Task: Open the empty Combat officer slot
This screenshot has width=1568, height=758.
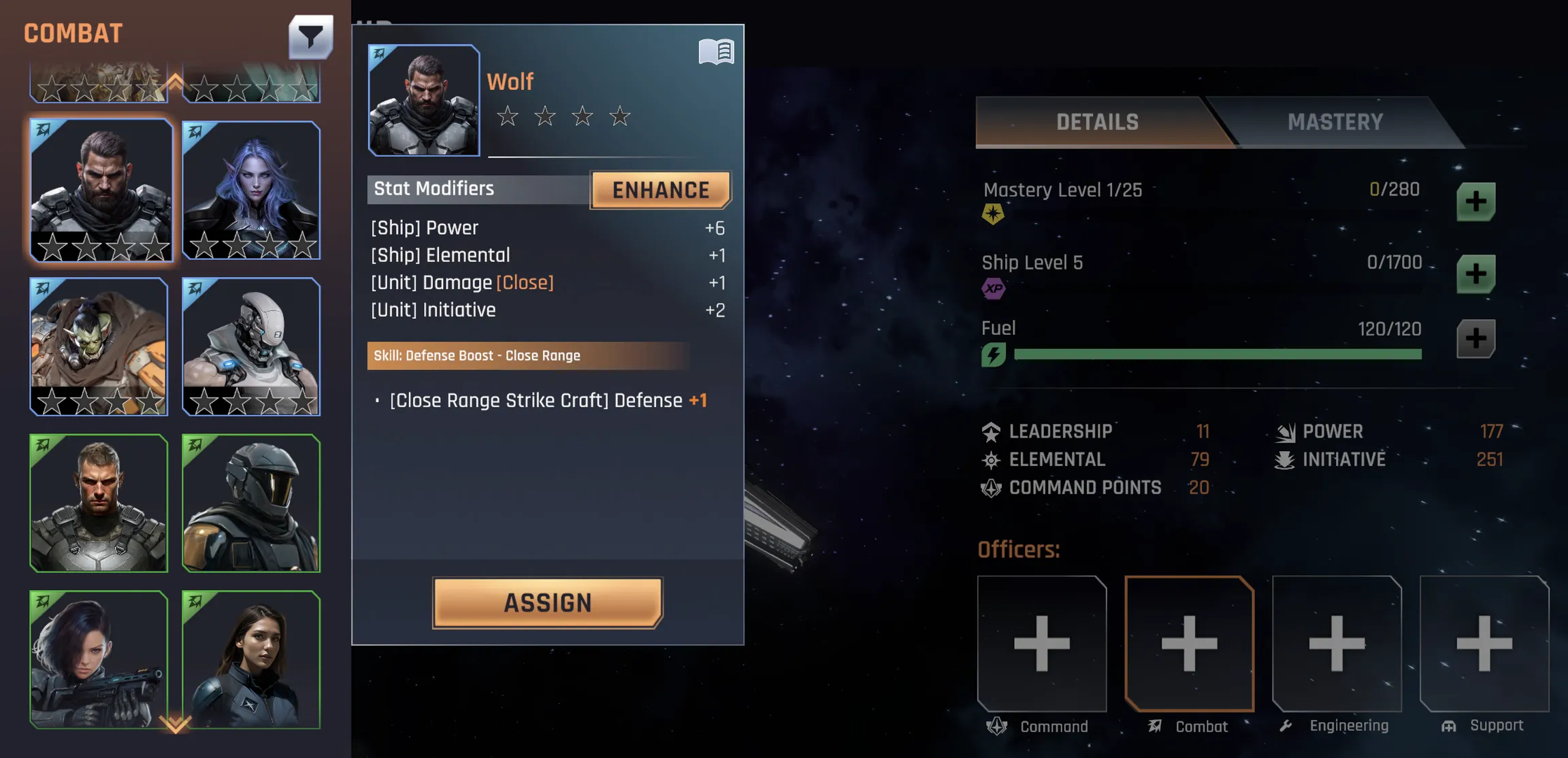Action: [1189, 643]
